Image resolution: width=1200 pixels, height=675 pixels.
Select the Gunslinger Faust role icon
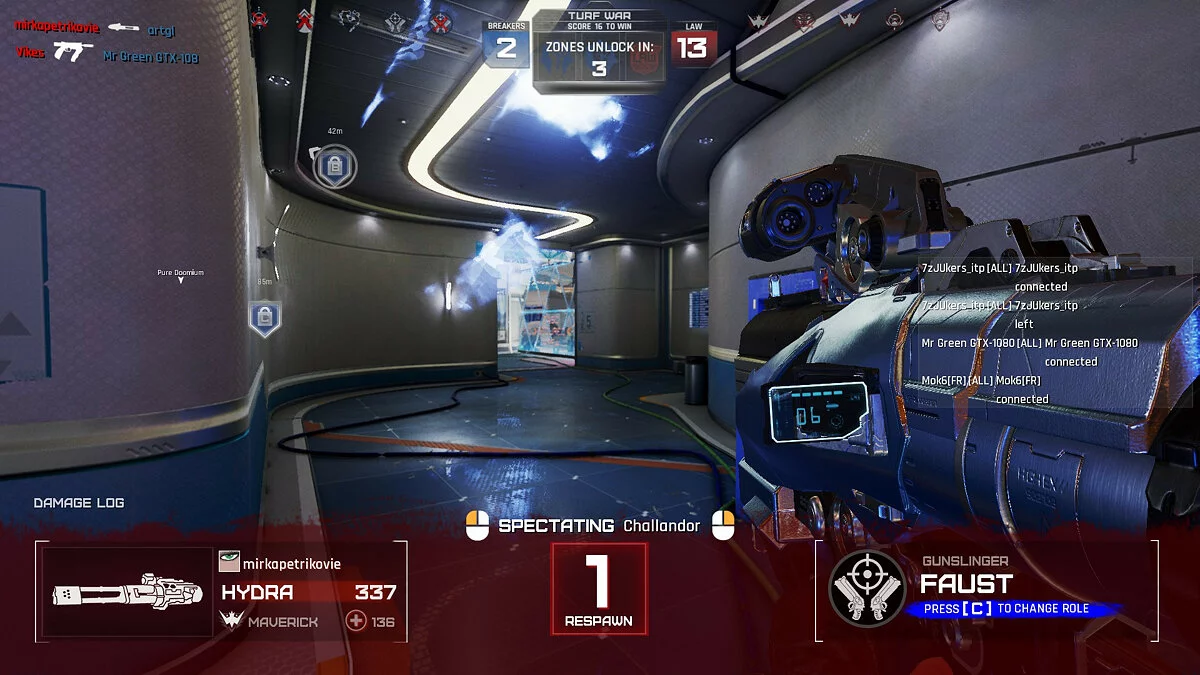[868, 590]
